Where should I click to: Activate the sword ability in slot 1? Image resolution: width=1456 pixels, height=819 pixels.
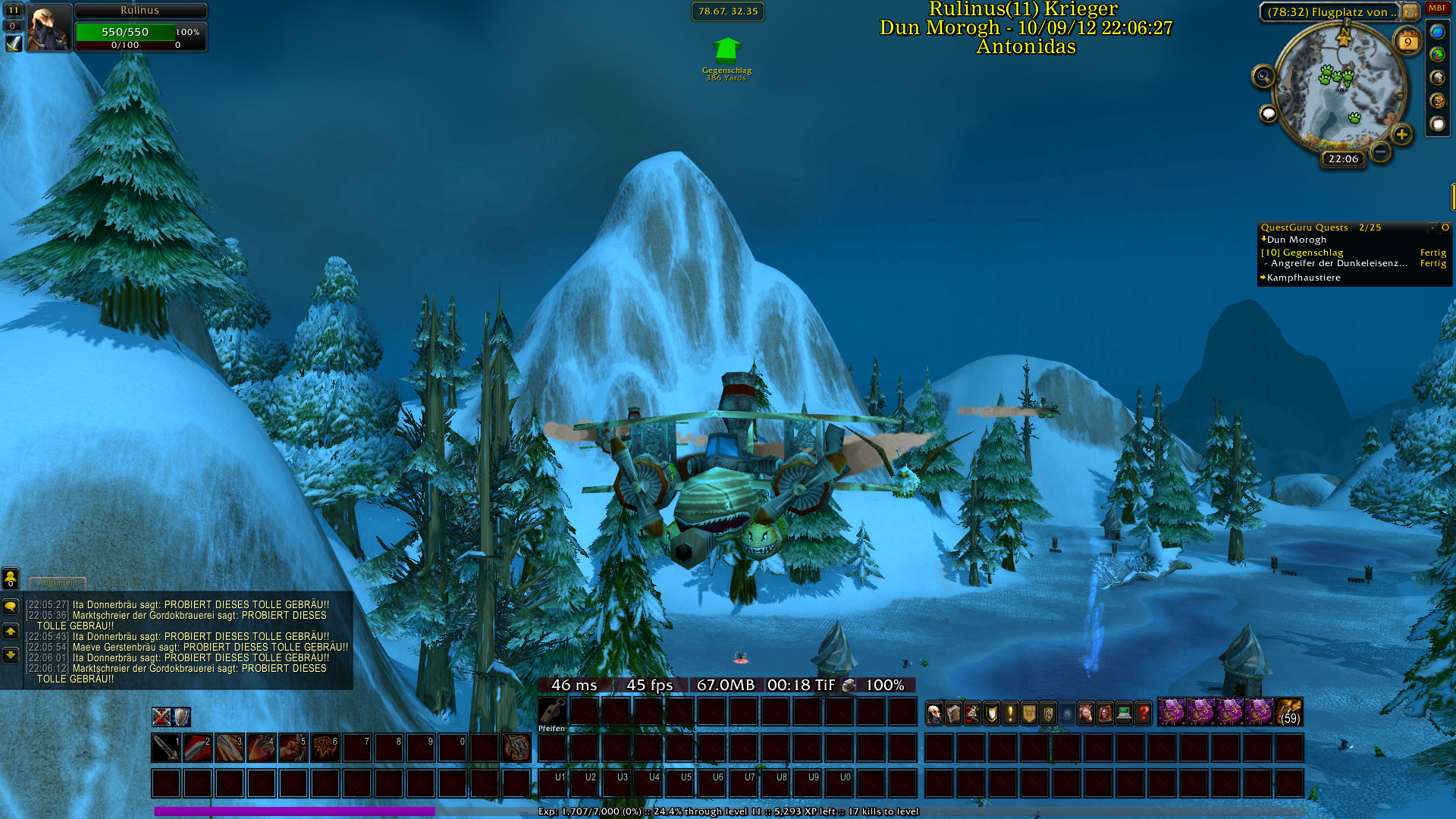pyautogui.click(x=165, y=748)
